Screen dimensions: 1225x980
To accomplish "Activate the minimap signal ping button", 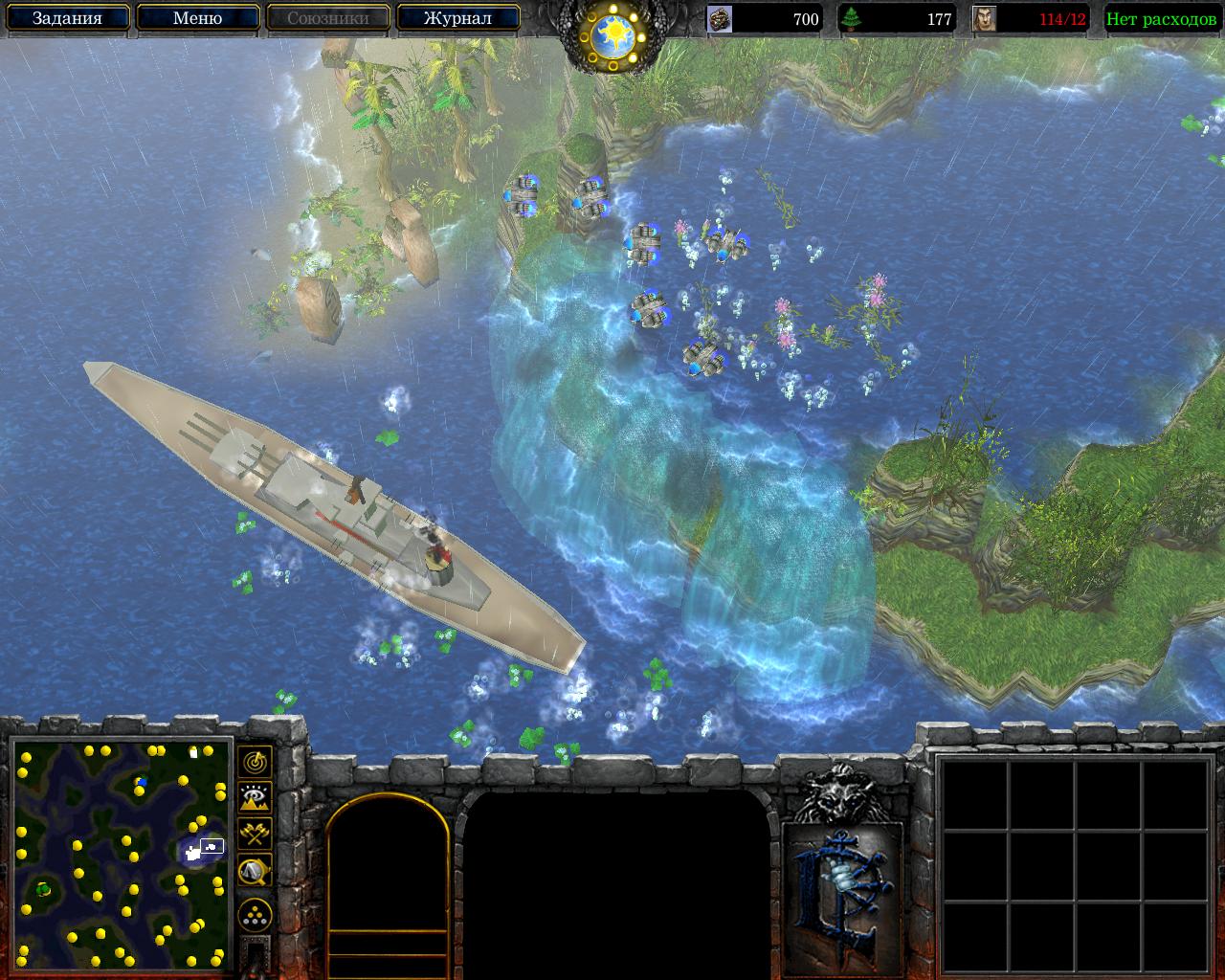I will click(x=255, y=762).
